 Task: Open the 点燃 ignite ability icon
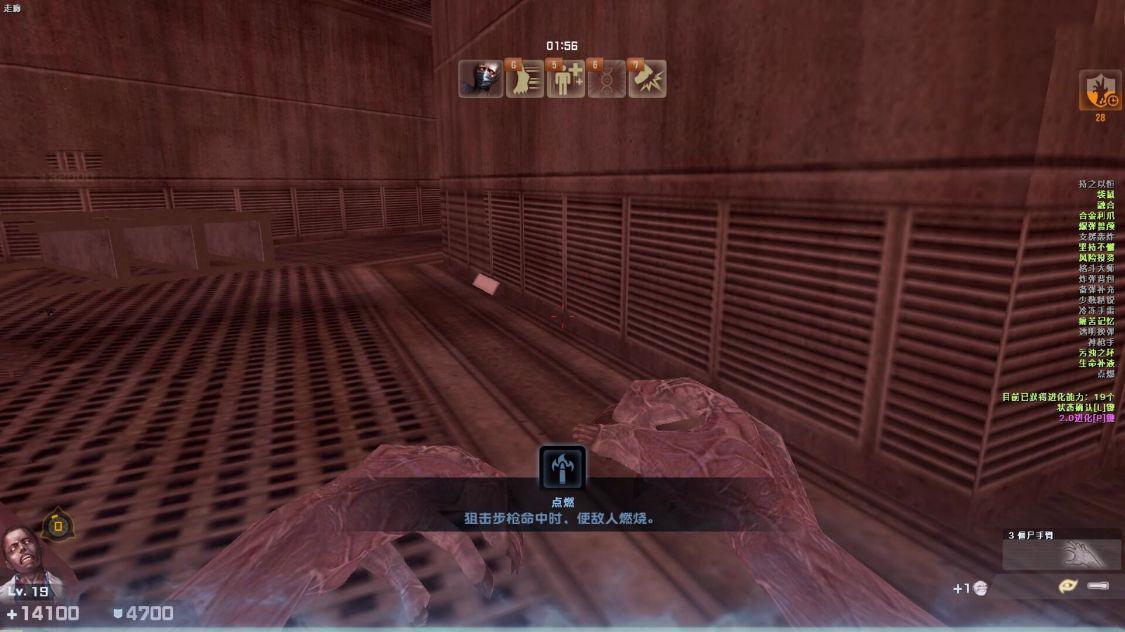(x=562, y=468)
